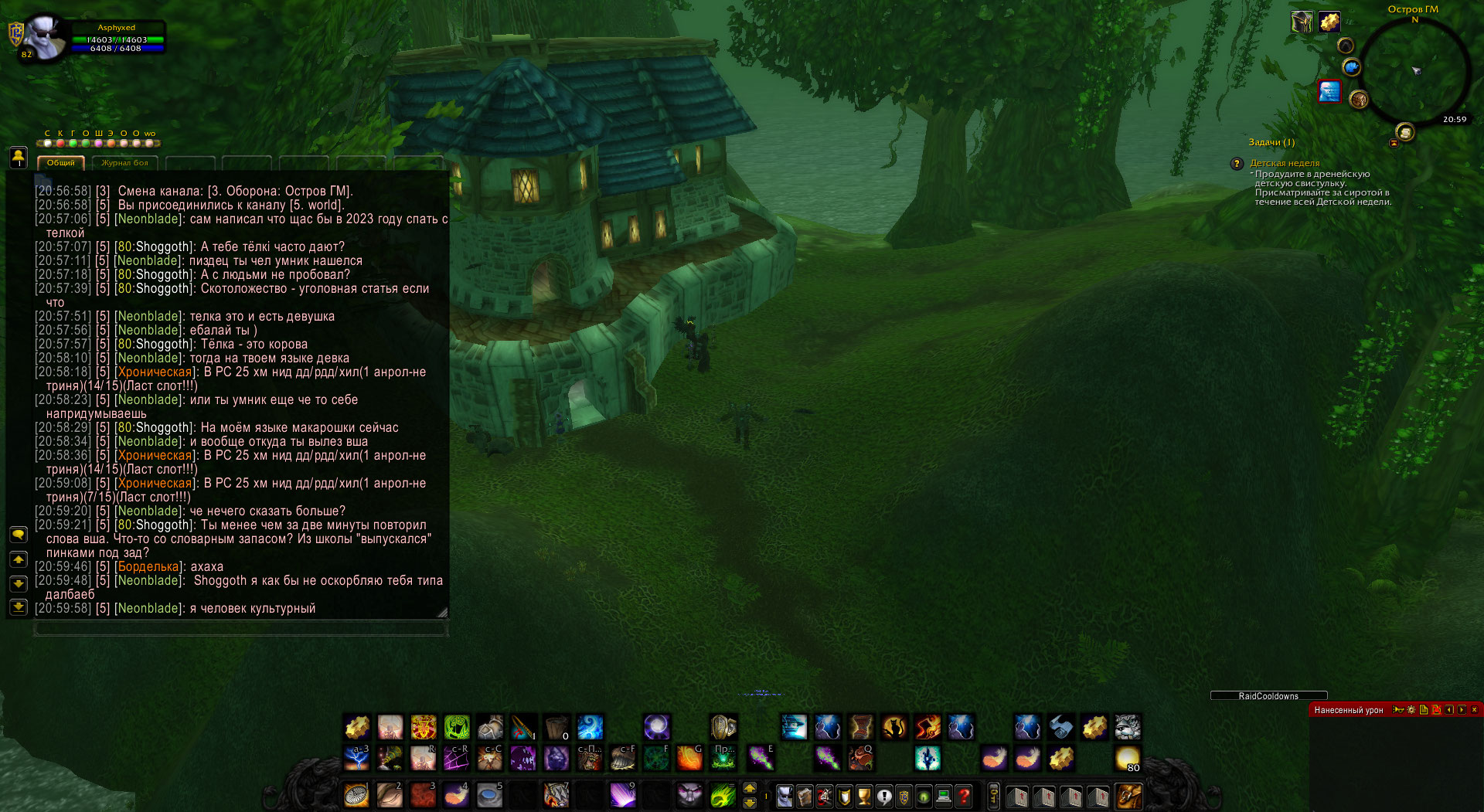Click the Asphyxed player portrait
The image size is (1484, 812).
pos(45,39)
